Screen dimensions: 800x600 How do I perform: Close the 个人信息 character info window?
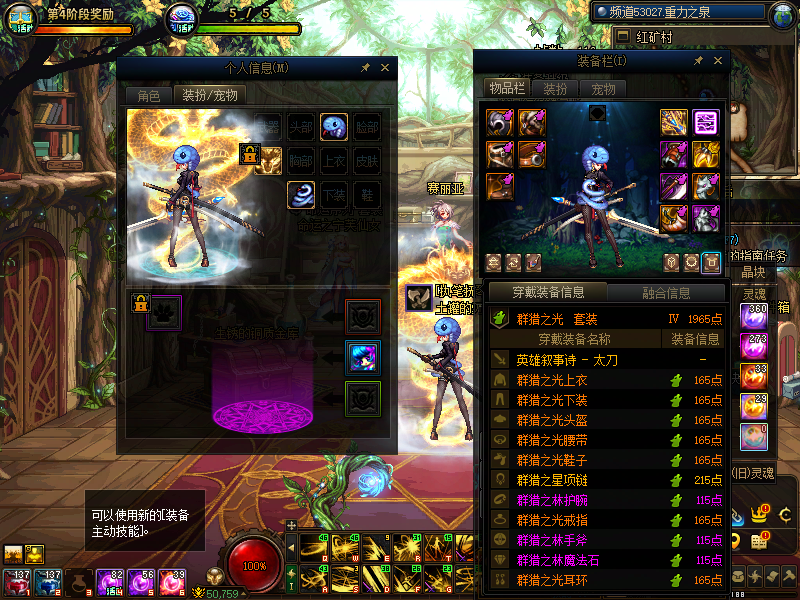tap(385, 68)
